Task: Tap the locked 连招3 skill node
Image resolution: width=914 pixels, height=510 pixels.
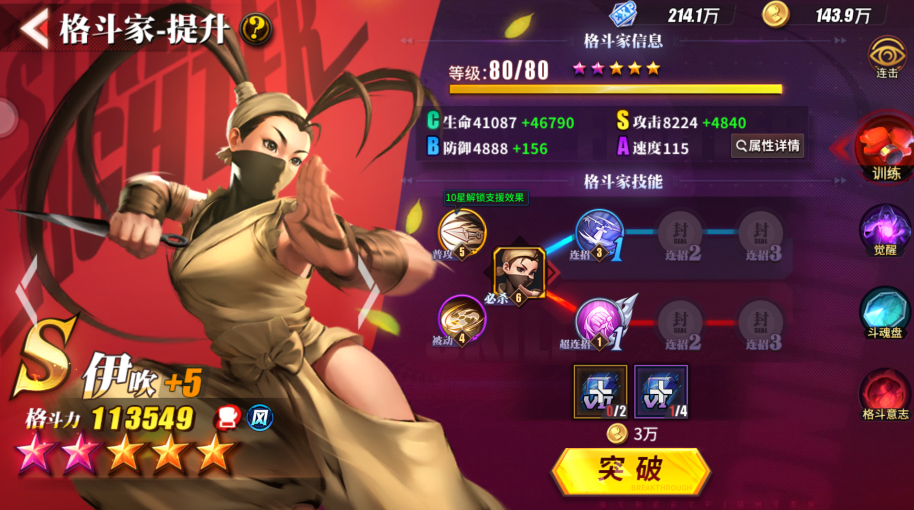Action: click(x=760, y=235)
